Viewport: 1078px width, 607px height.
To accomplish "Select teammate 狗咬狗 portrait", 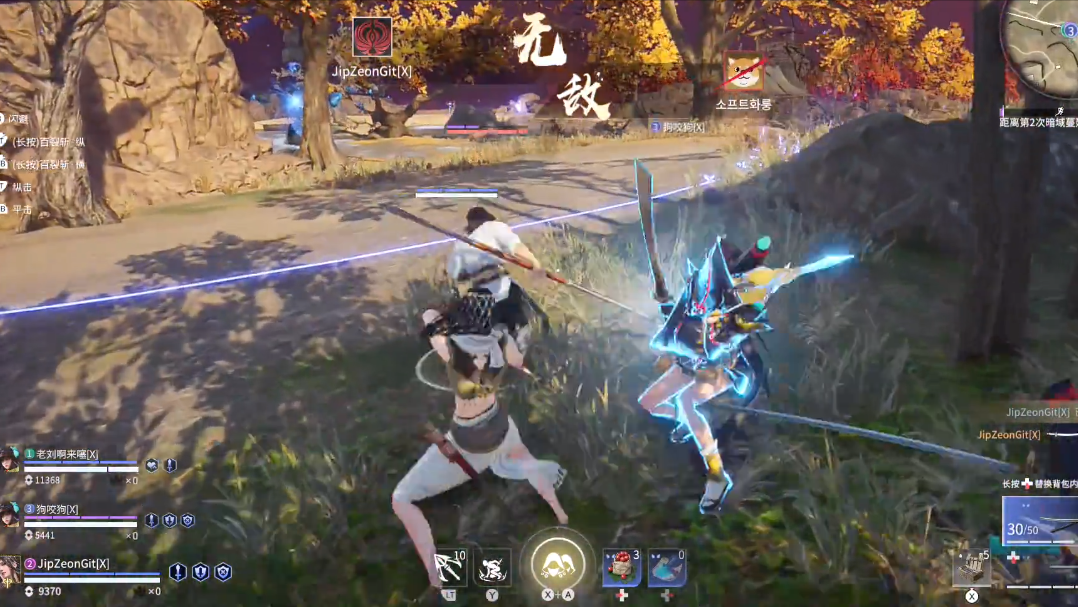I will pos(10,514).
